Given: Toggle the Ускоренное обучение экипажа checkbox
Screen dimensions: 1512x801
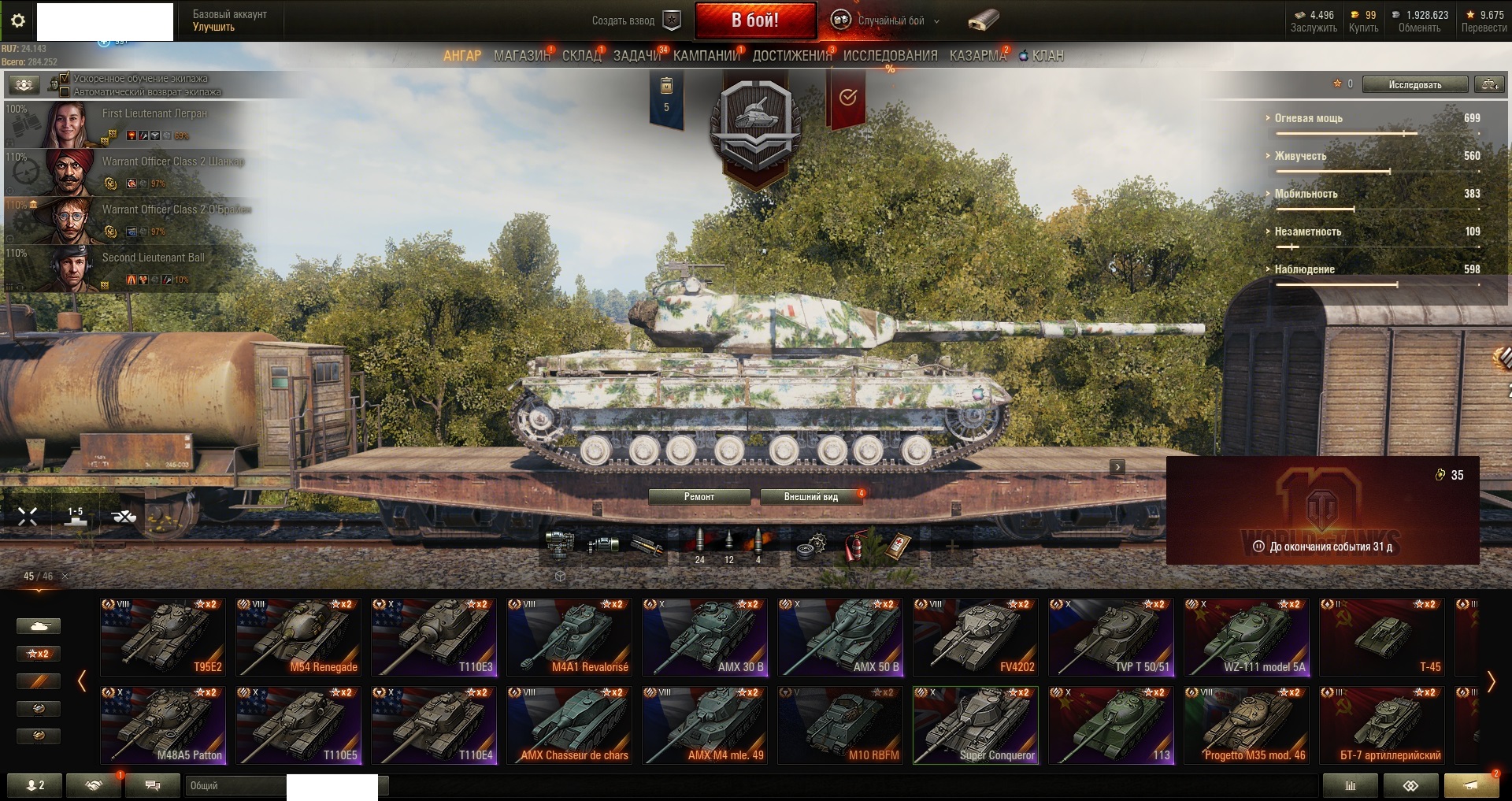Looking at the screenshot, I should pos(65,79).
